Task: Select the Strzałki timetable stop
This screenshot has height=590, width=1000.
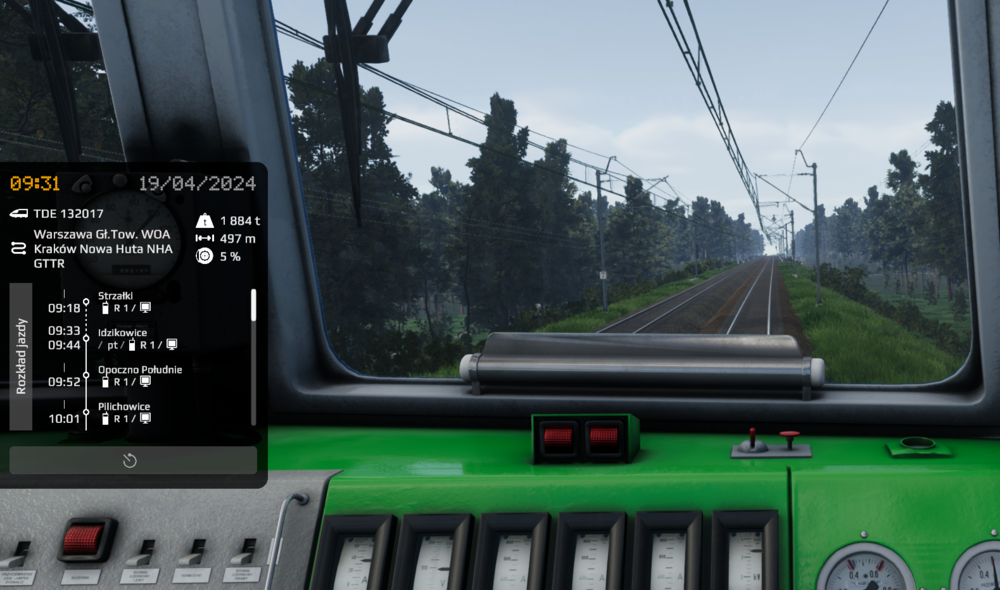Action: (x=116, y=296)
